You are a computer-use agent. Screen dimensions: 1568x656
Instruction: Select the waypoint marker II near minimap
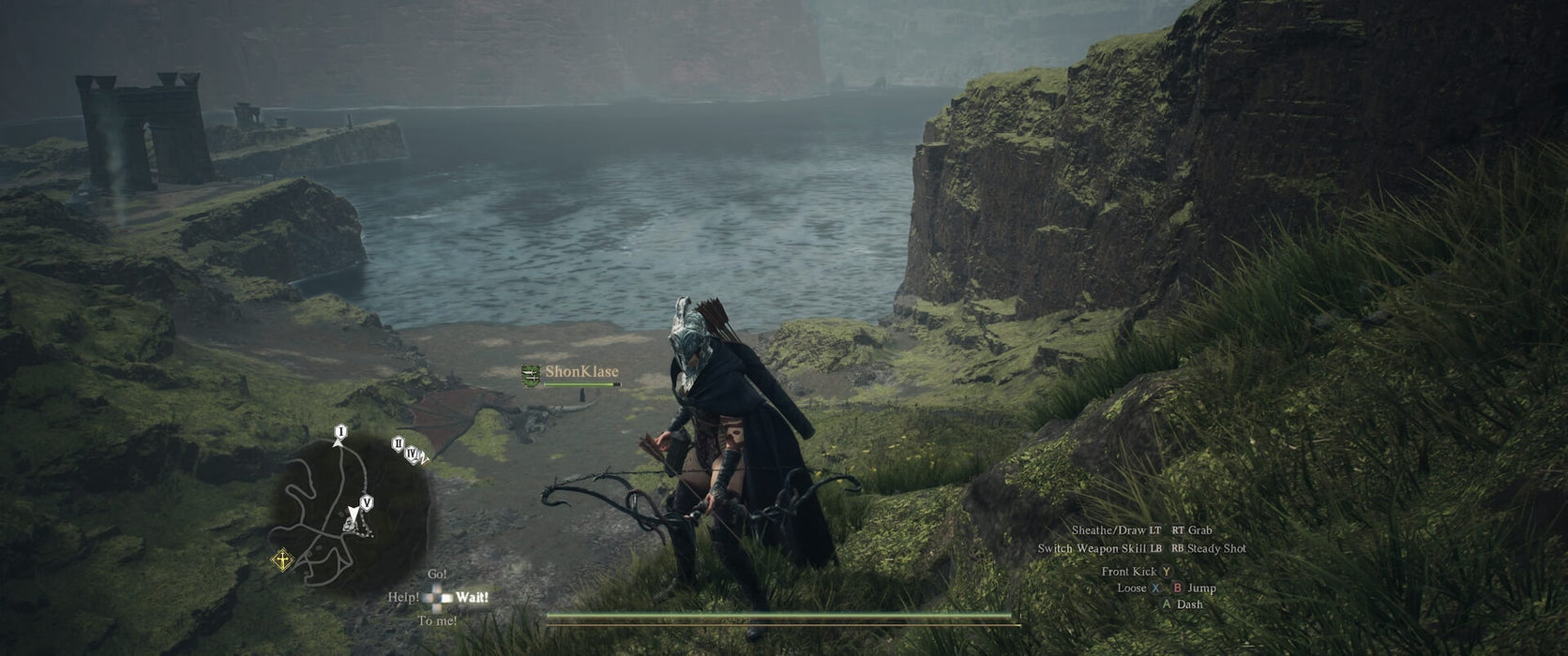pyautogui.click(x=398, y=444)
